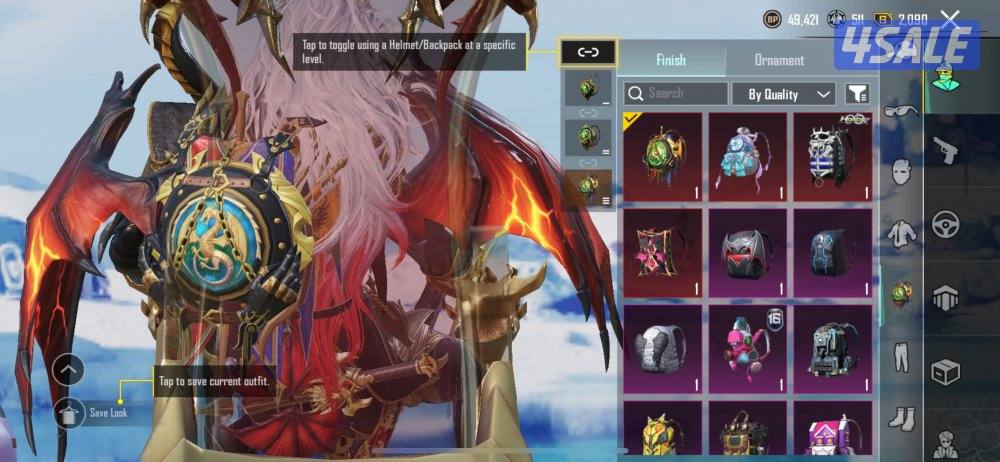Image resolution: width=1000 pixels, height=462 pixels.
Task: Open the pistol weapons category
Action: point(945,150)
